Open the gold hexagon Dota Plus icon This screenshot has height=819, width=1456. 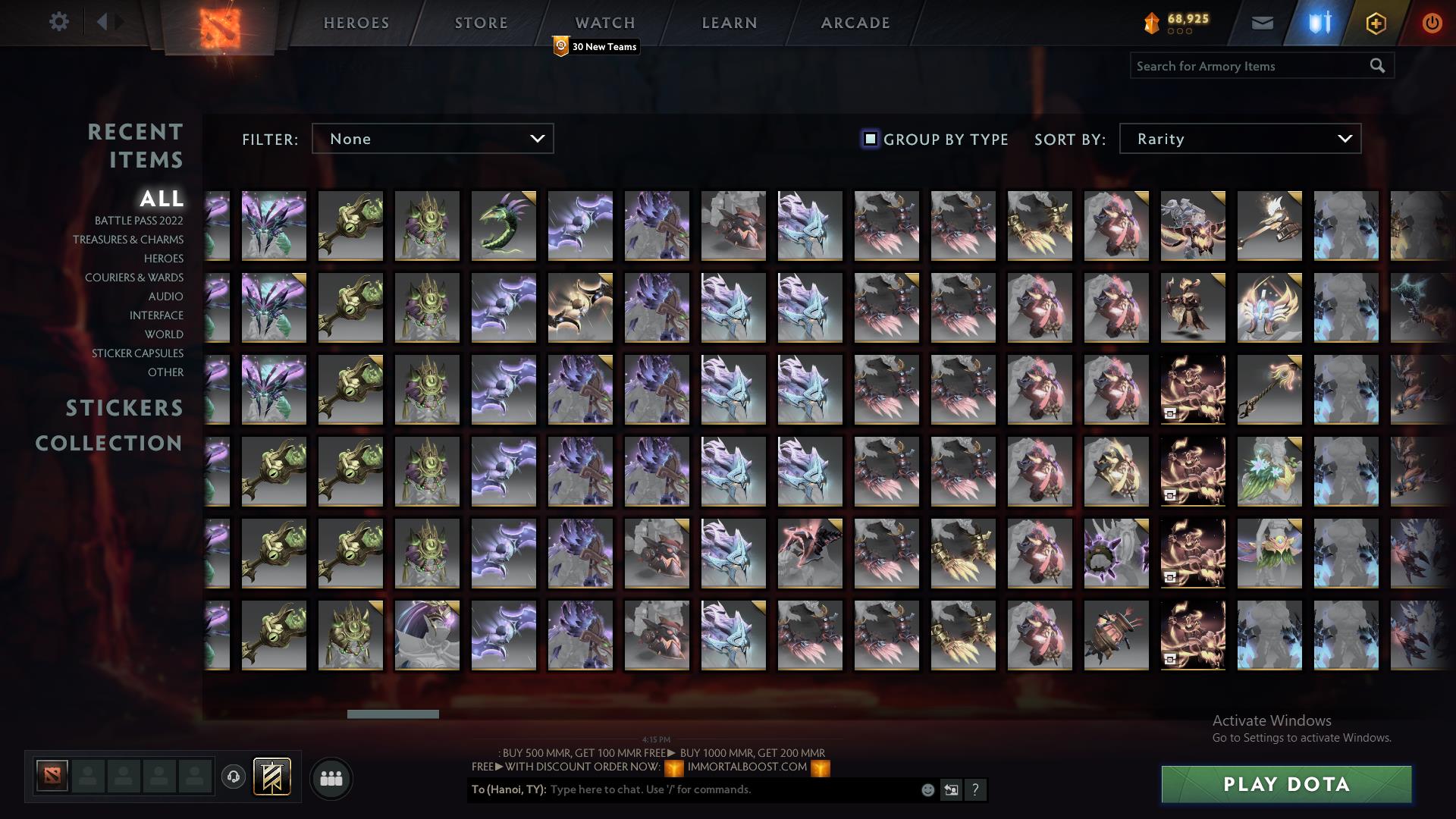(1375, 22)
